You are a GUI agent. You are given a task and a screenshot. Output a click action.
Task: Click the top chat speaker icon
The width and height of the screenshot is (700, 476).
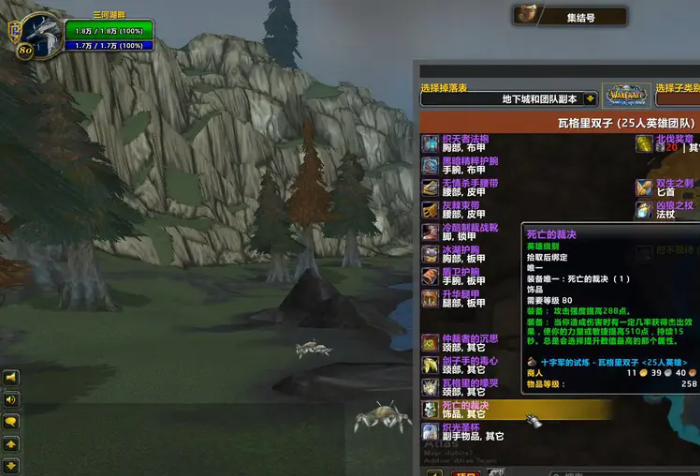tap(11, 379)
